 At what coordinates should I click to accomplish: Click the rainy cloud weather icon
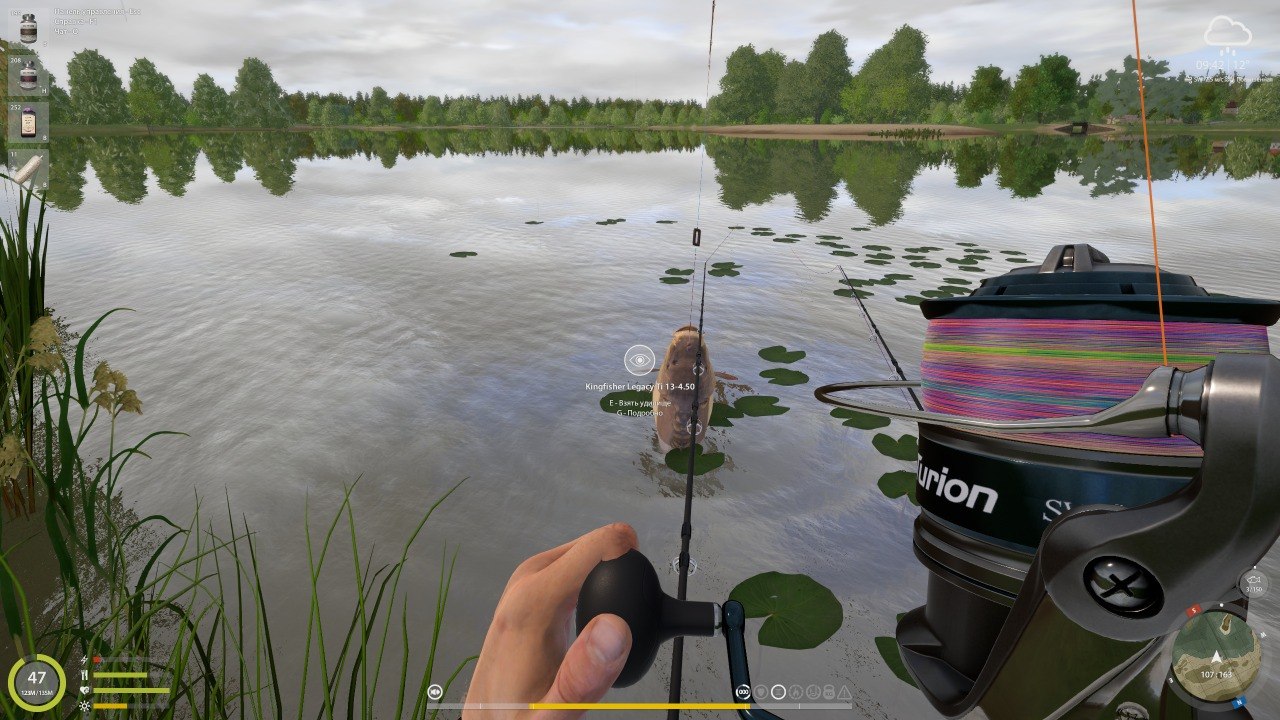coord(1226,34)
